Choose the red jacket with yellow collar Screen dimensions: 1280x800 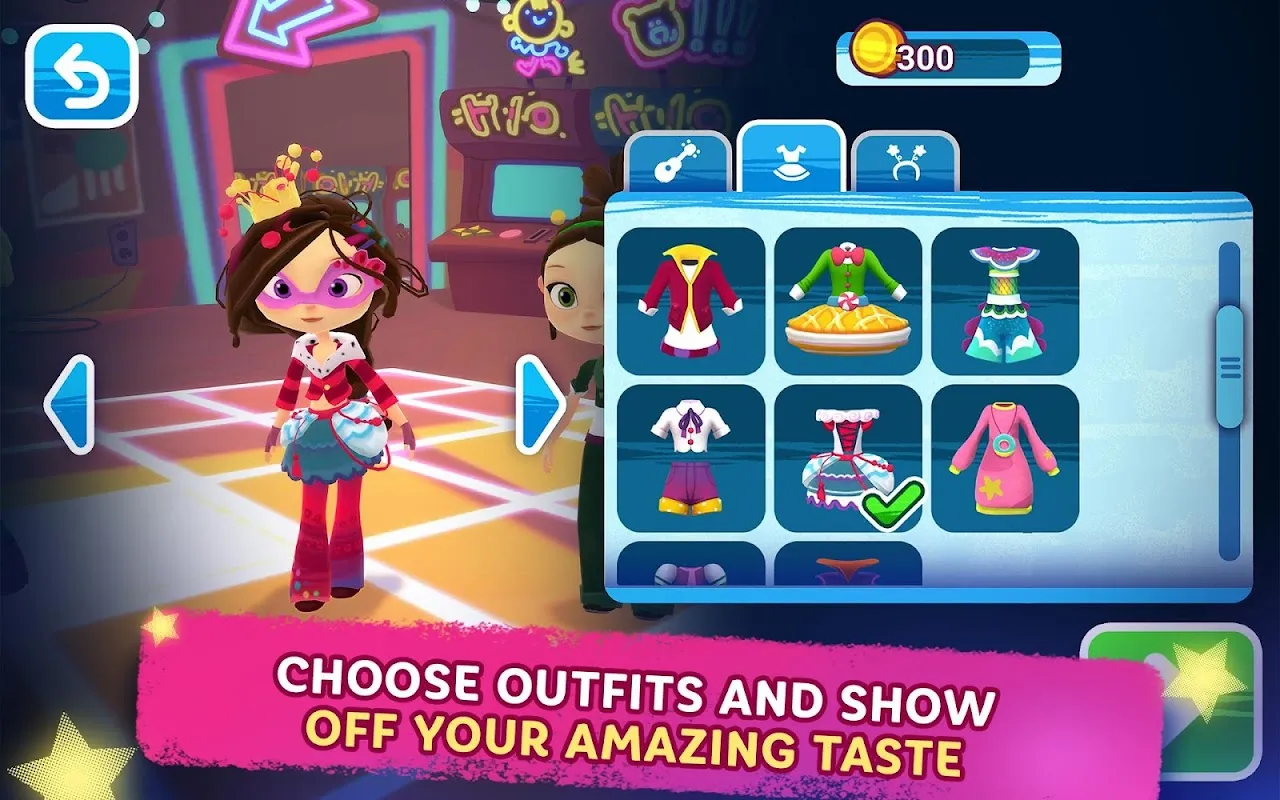(x=691, y=301)
